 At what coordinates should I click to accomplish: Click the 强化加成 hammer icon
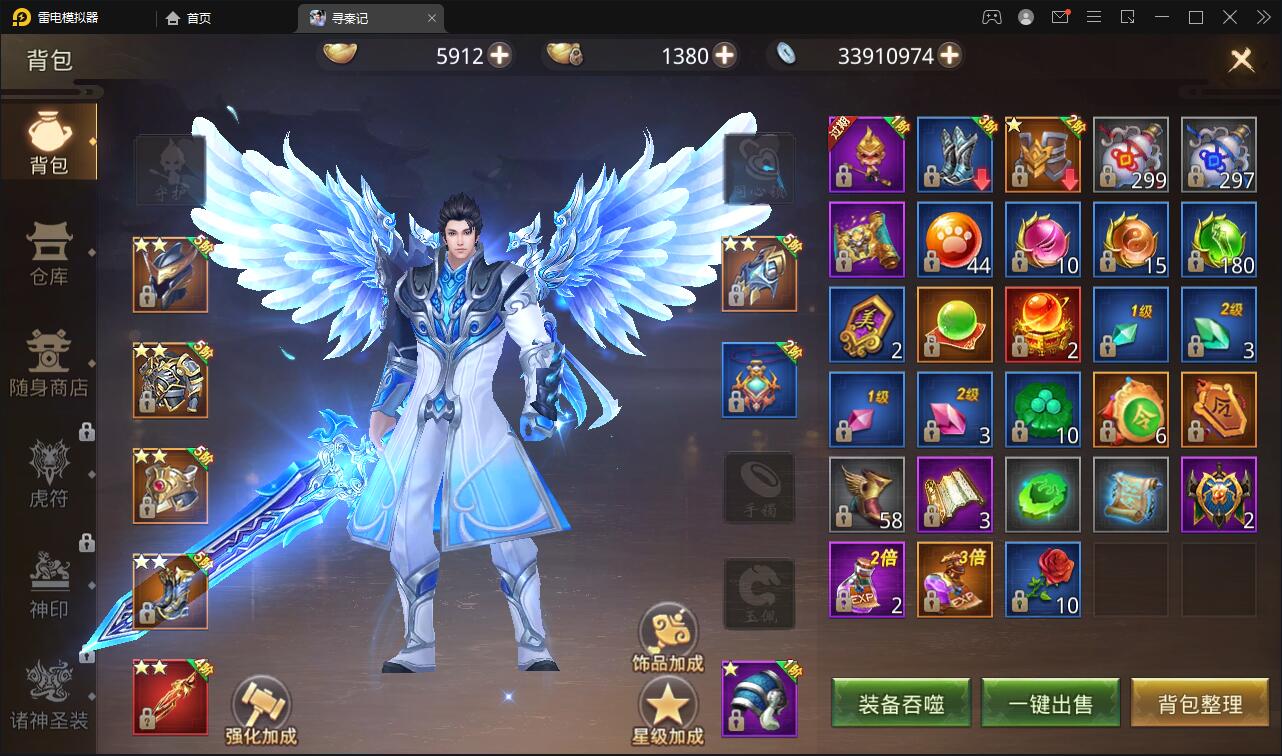[262, 702]
